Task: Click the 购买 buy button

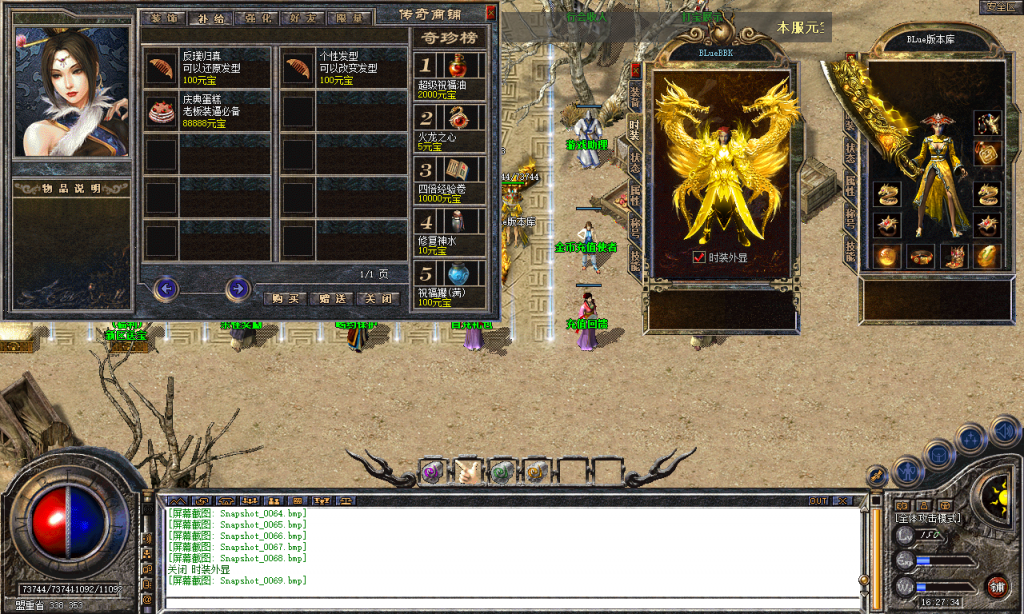Action: (x=285, y=298)
